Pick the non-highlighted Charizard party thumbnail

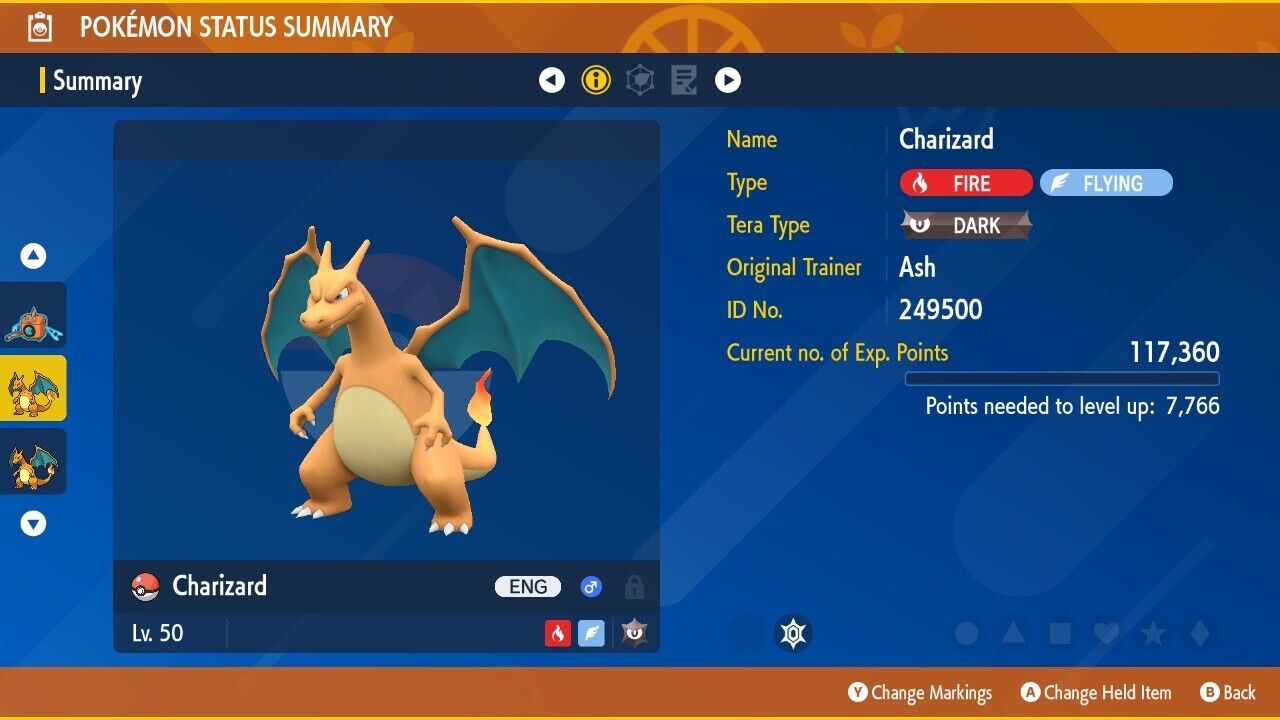pyautogui.click(x=33, y=461)
